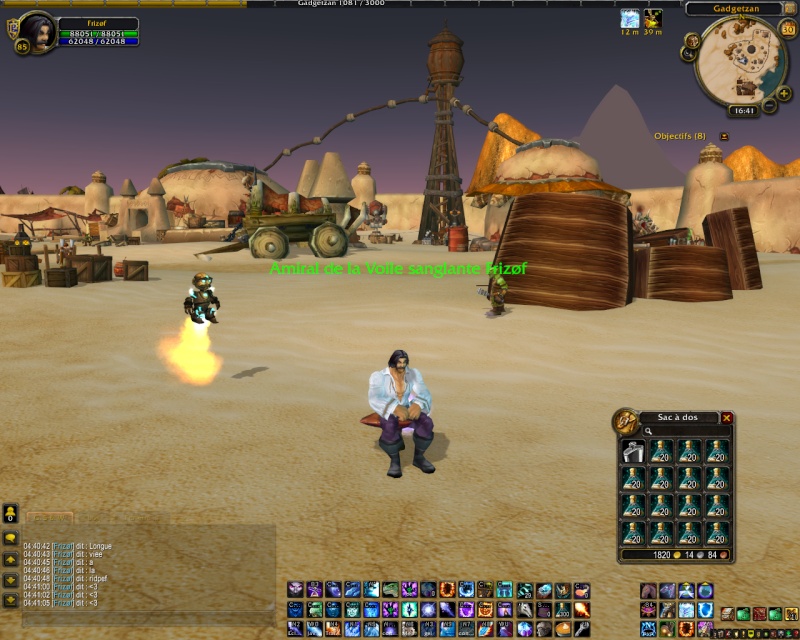
Task: Click the backpack search field
Action: 688,431
